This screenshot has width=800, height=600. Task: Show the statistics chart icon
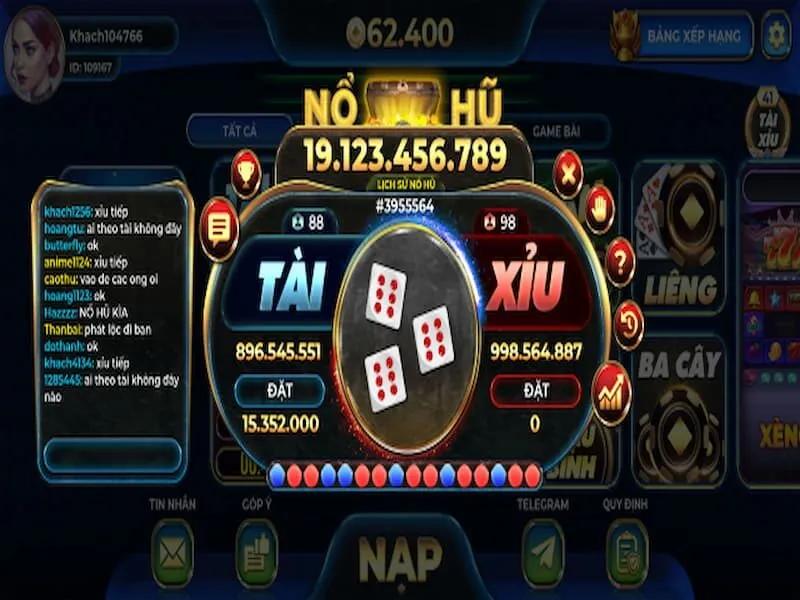(x=610, y=387)
